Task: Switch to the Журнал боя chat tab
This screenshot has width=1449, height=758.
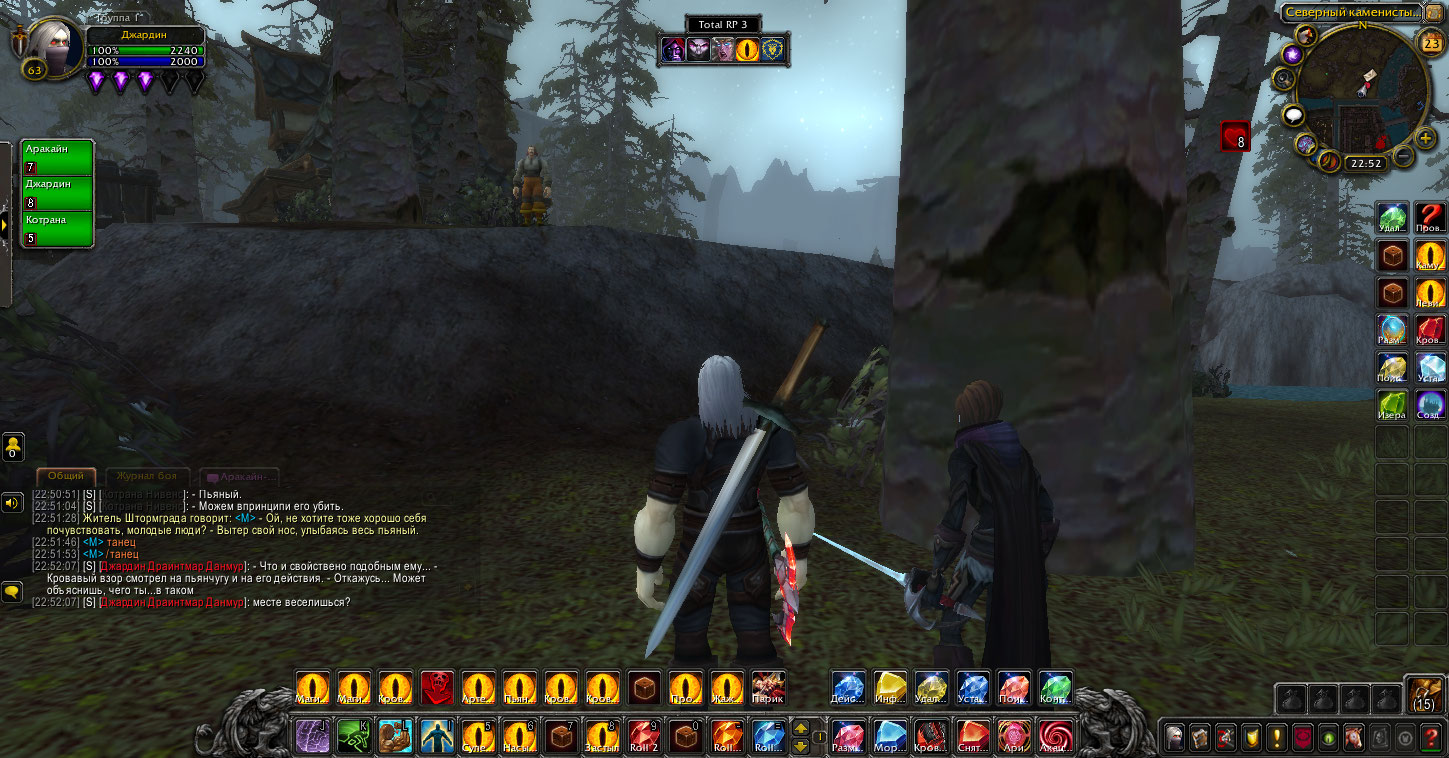Action: [147, 477]
